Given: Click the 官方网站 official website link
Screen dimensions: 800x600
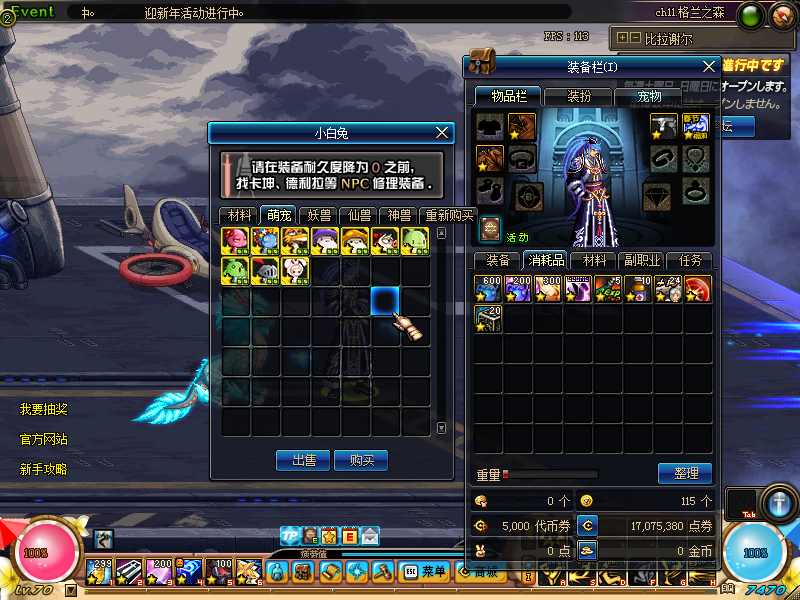Looking at the screenshot, I should pyautogui.click(x=44, y=439).
